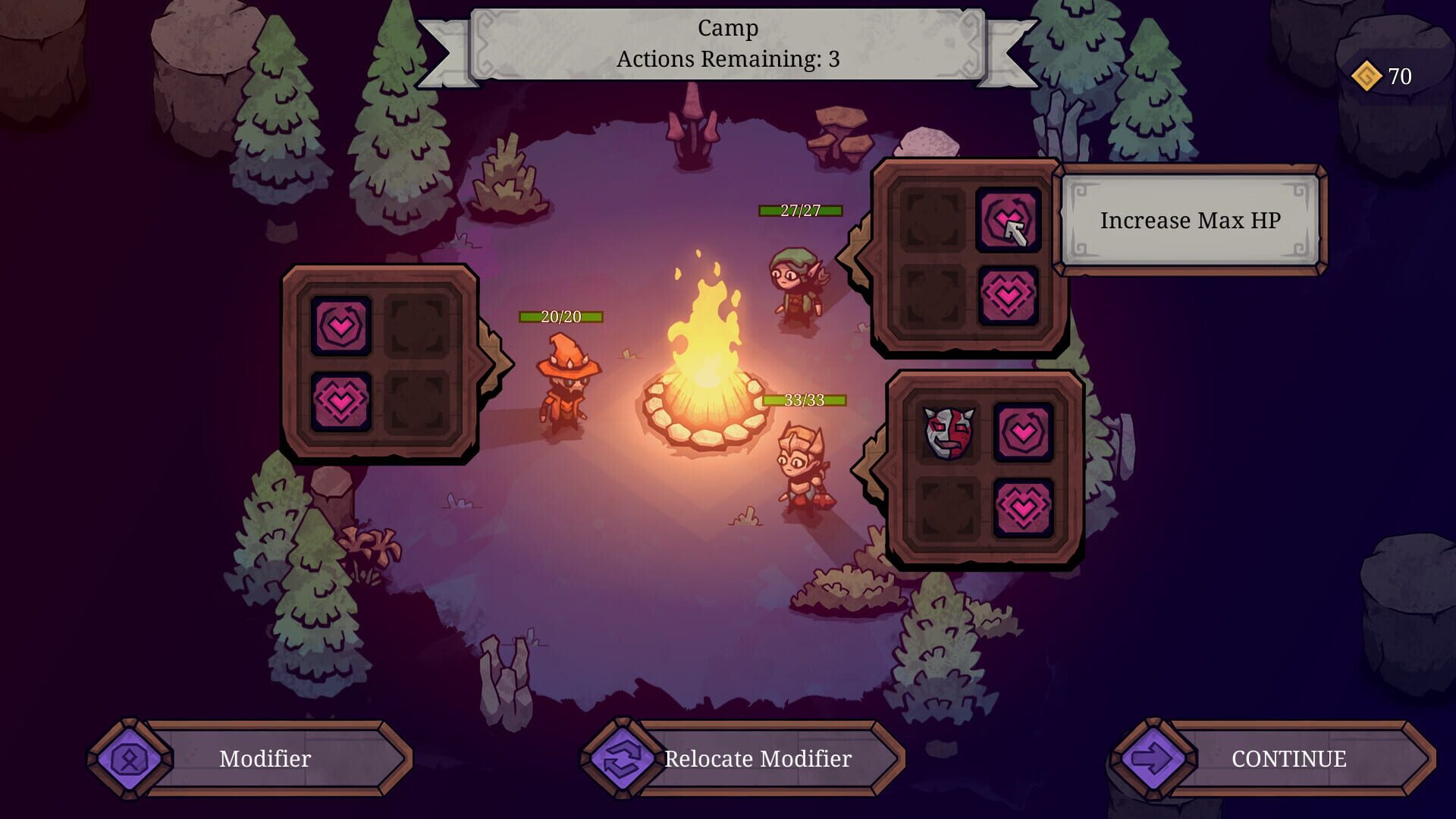The height and width of the screenshot is (819, 1456).
Task: Click the purple rune icon on Modifier button
Action: click(130, 758)
